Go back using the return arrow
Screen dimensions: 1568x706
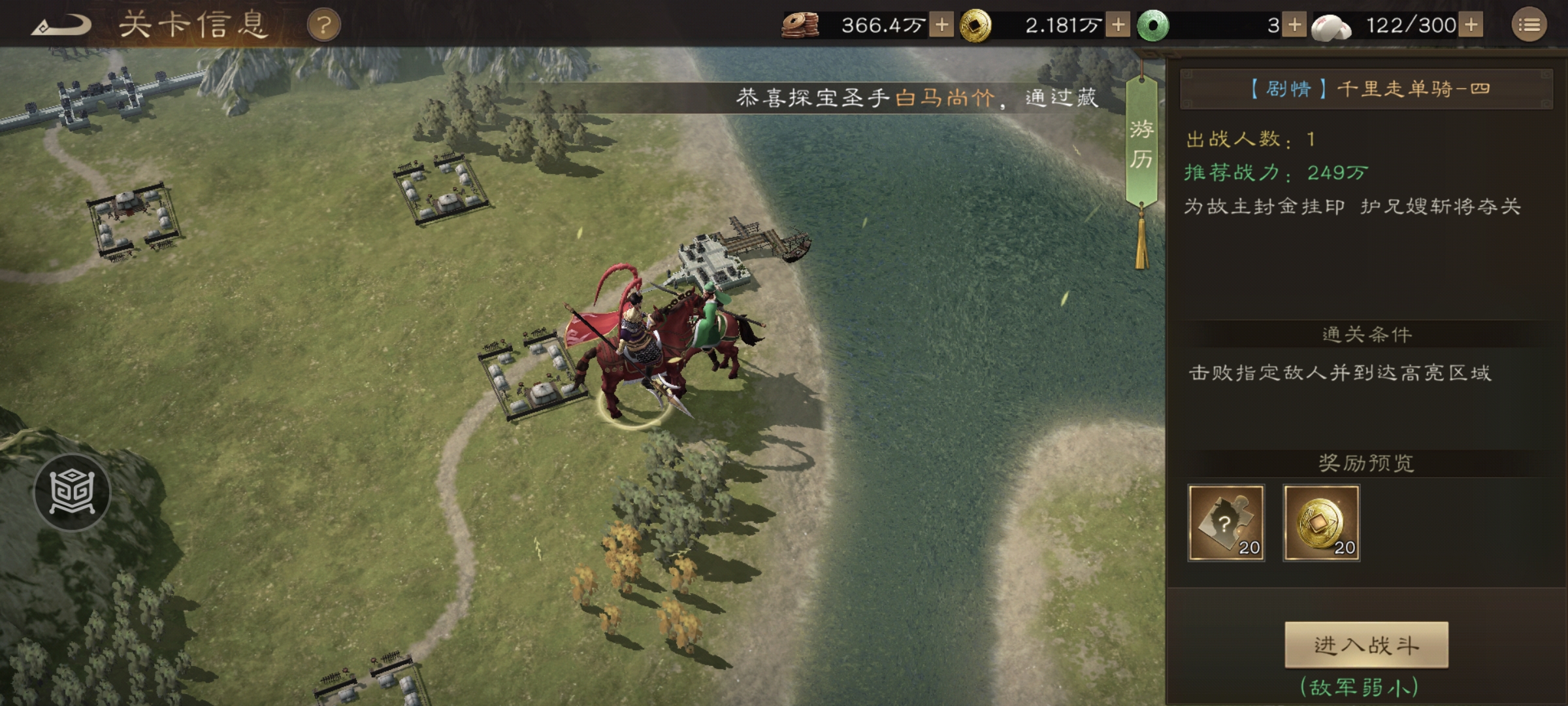[62, 26]
